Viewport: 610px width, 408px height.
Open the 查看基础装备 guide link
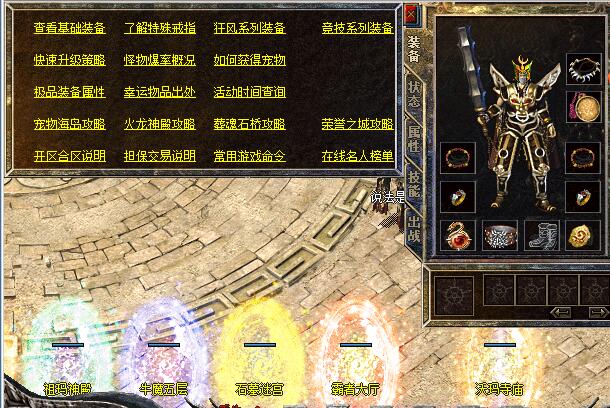coord(69,28)
